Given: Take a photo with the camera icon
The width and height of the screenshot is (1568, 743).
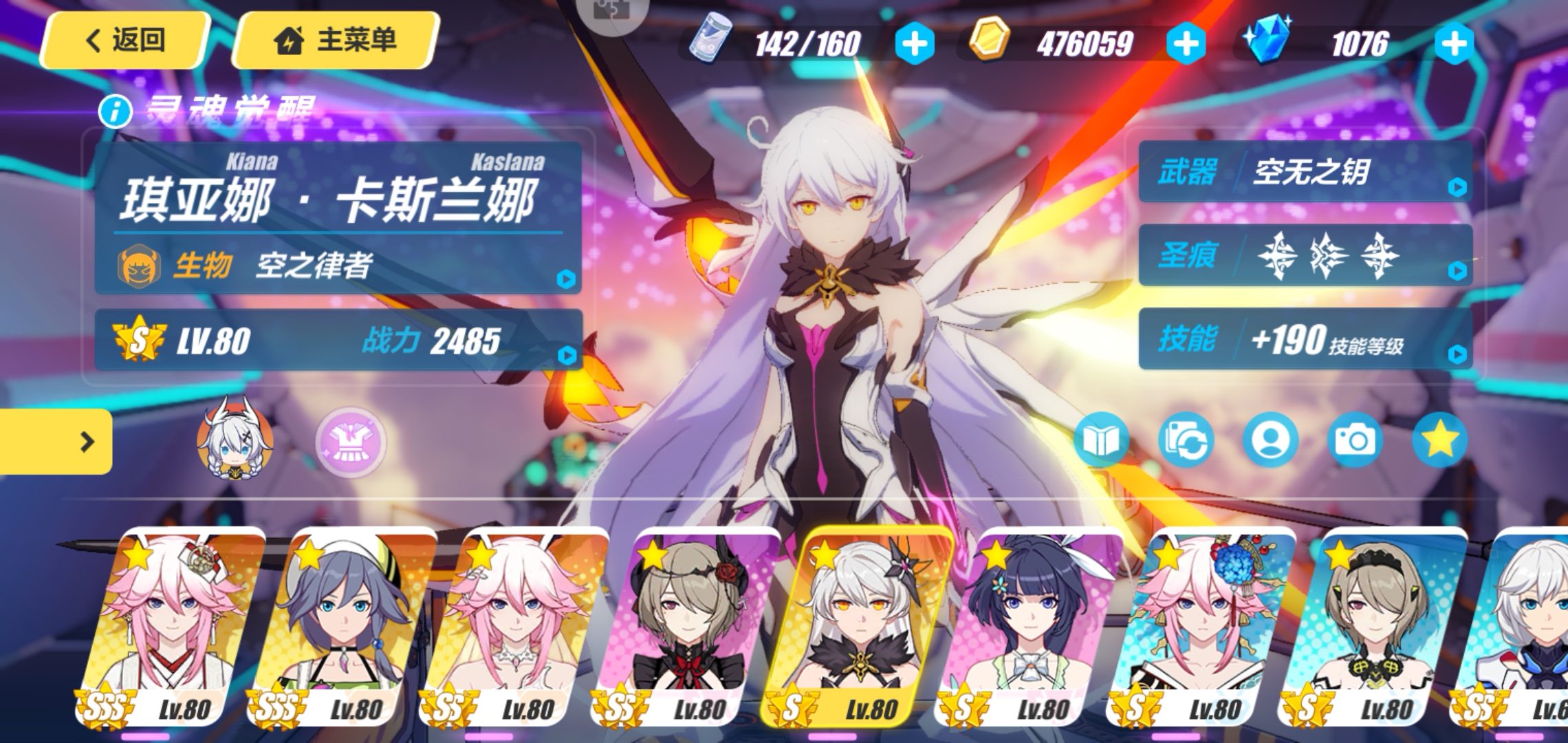Looking at the screenshot, I should pyautogui.click(x=1354, y=440).
